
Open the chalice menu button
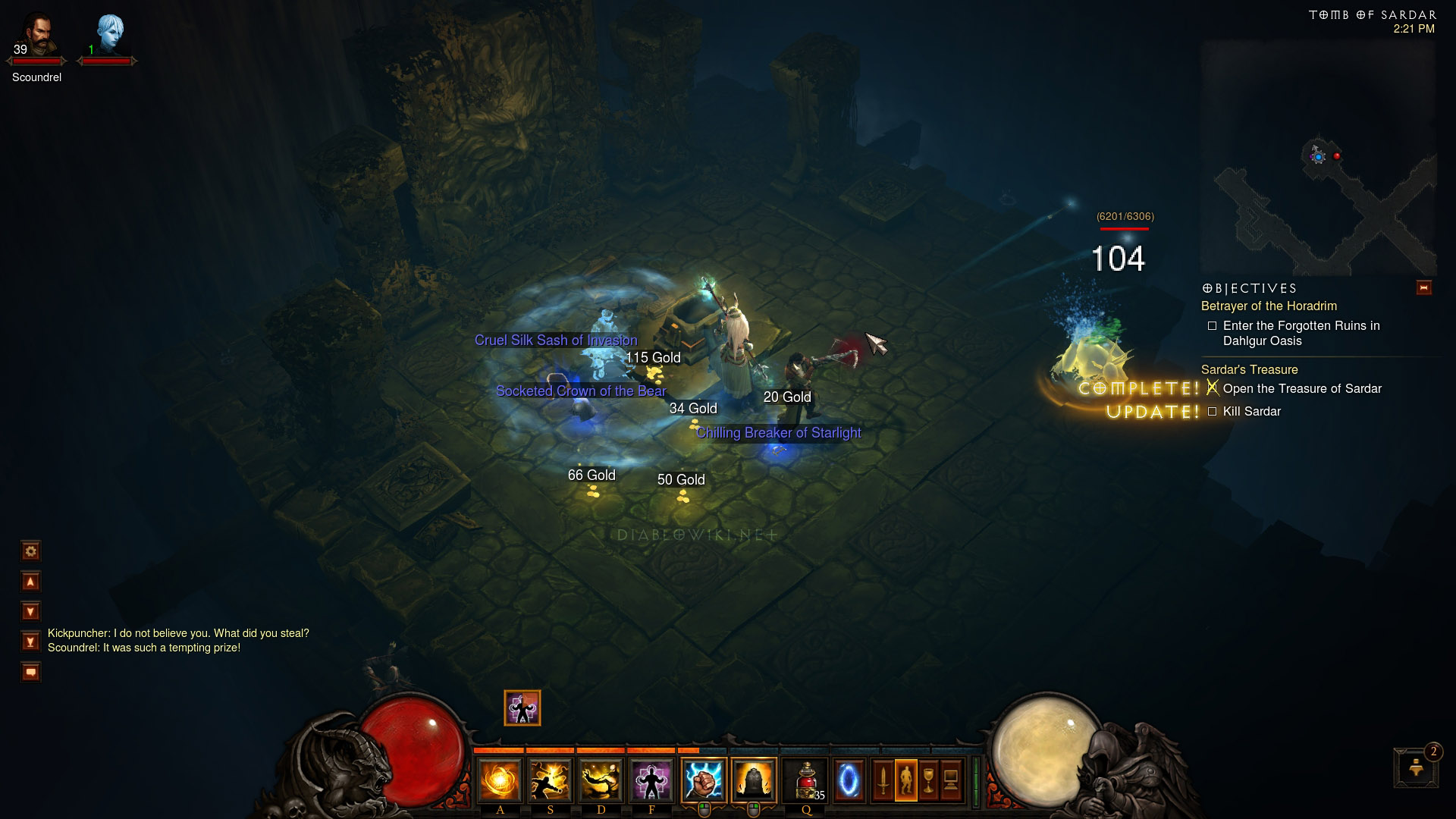coord(928,780)
